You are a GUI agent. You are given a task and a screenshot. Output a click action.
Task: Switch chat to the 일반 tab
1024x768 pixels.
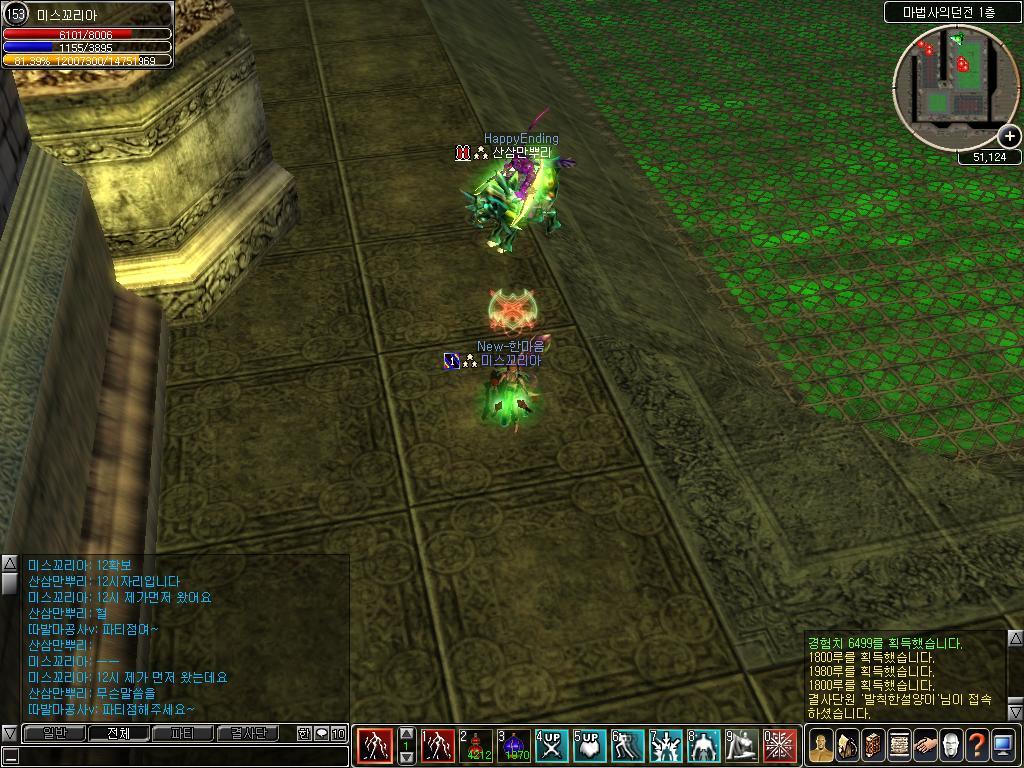click(x=54, y=733)
